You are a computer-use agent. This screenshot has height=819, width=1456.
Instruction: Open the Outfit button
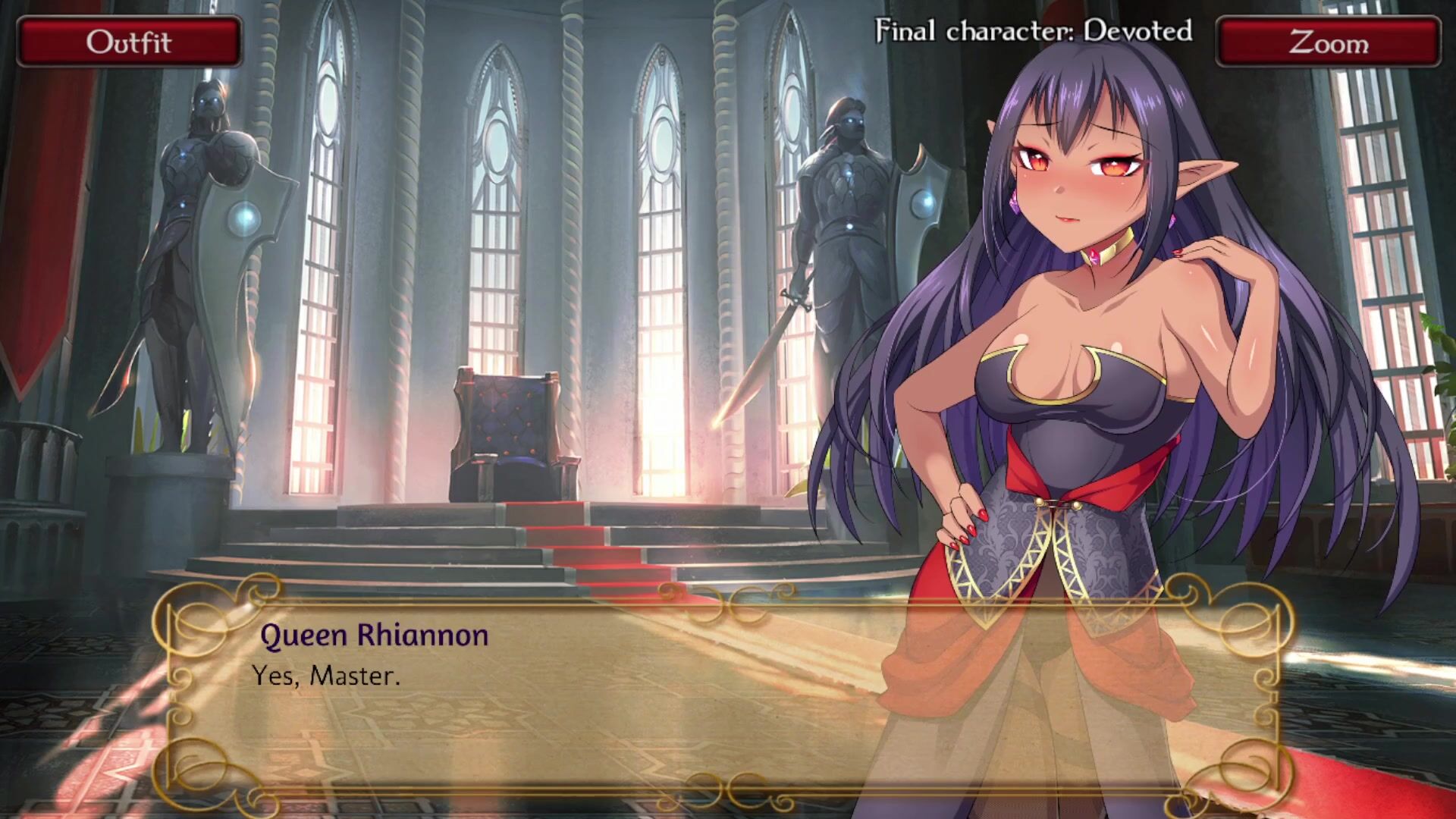coord(129,42)
